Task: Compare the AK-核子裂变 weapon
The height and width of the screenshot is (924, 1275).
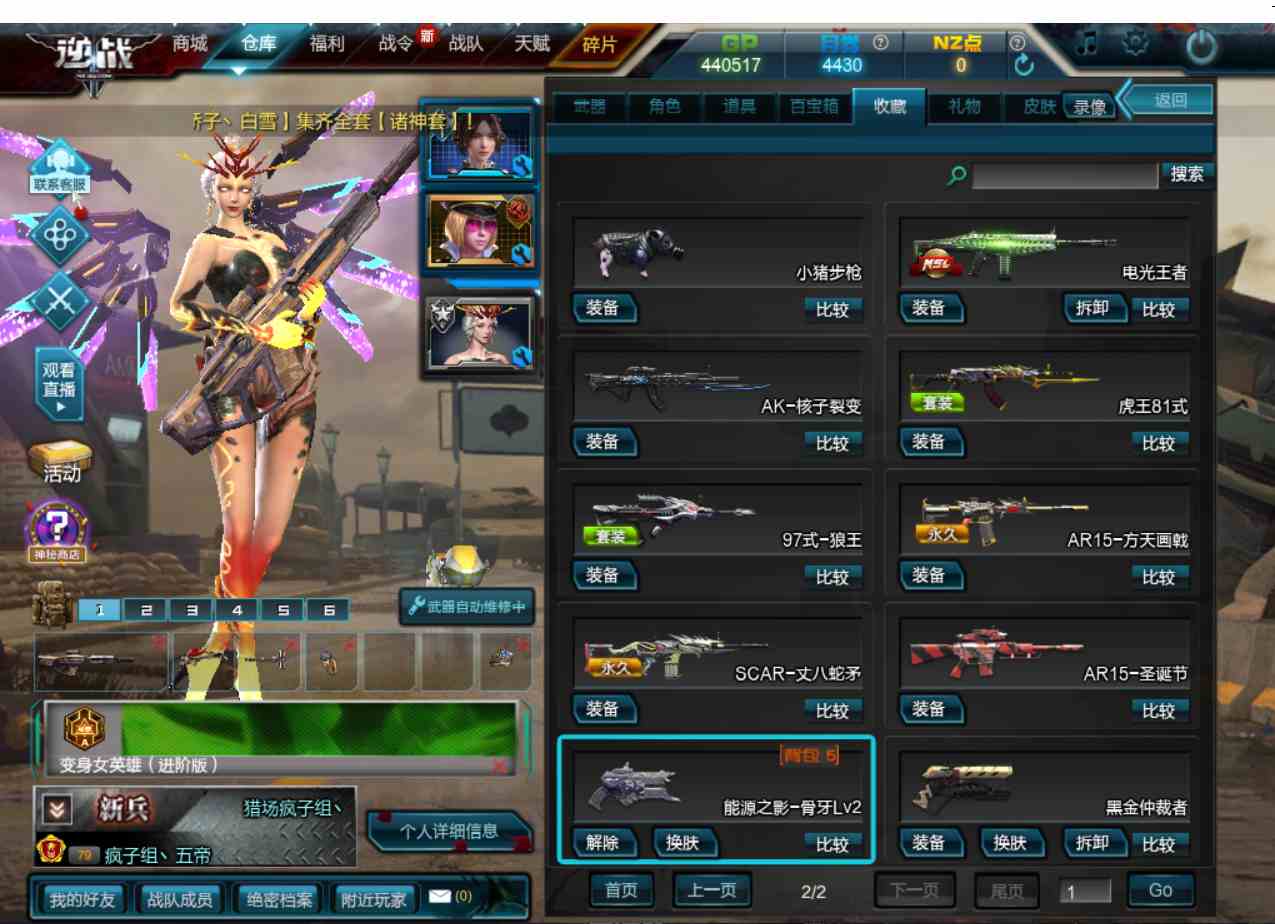Action: 832,443
